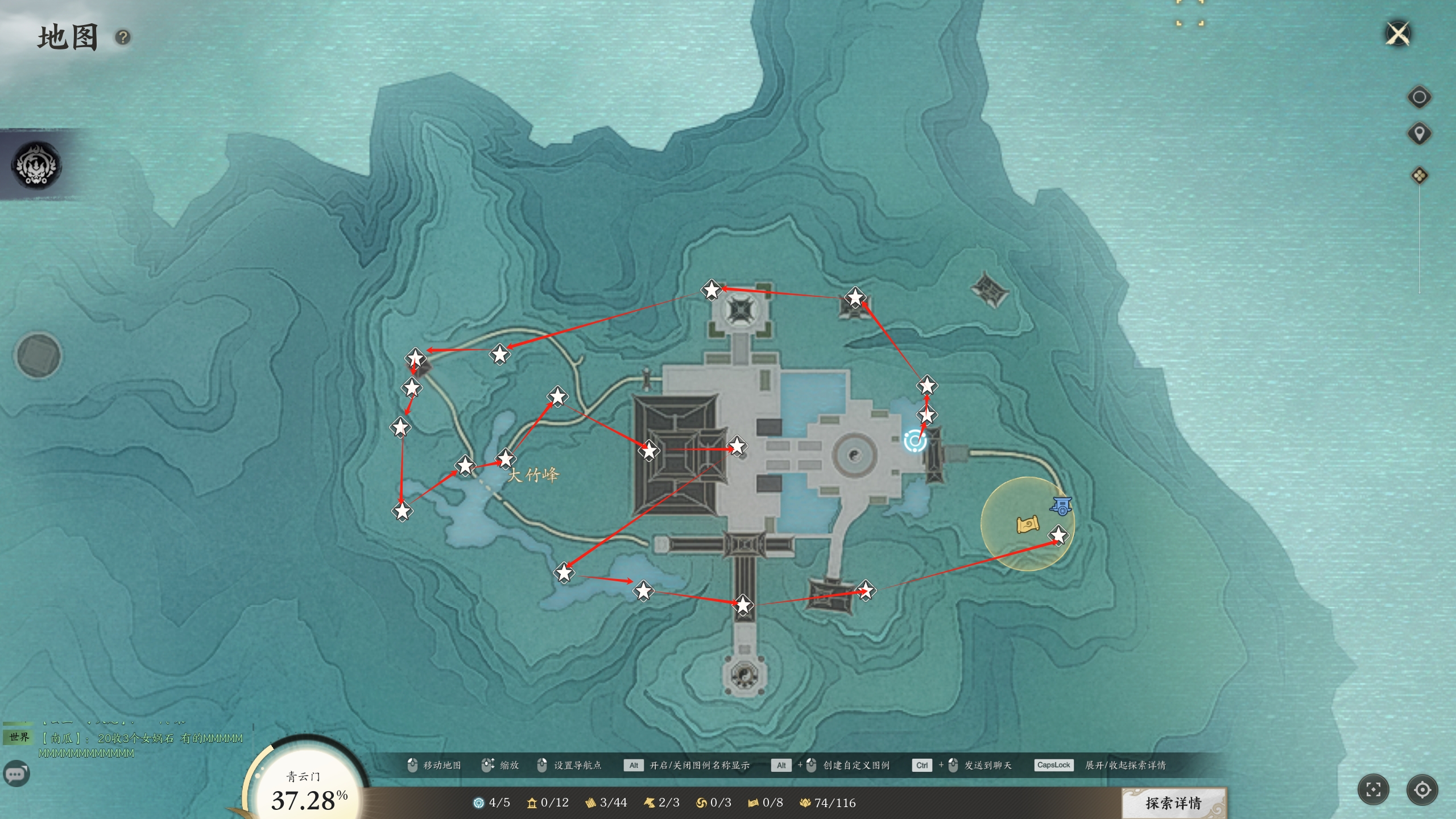The width and height of the screenshot is (1456, 819).
Task: Select the 大竹峰 area label
Action: coord(533,475)
